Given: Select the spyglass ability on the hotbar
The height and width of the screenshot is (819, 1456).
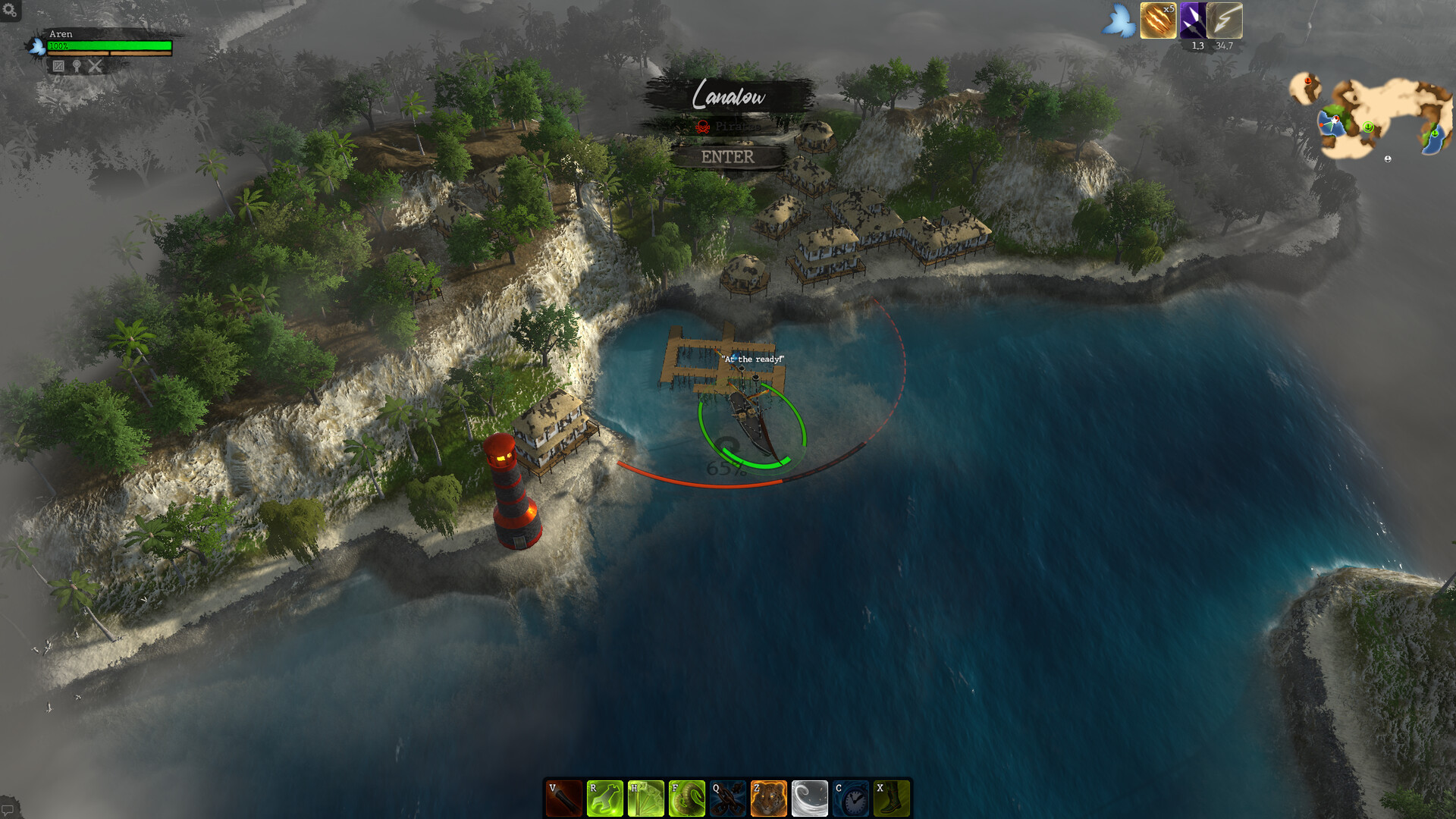Looking at the screenshot, I should (x=564, y=799).
